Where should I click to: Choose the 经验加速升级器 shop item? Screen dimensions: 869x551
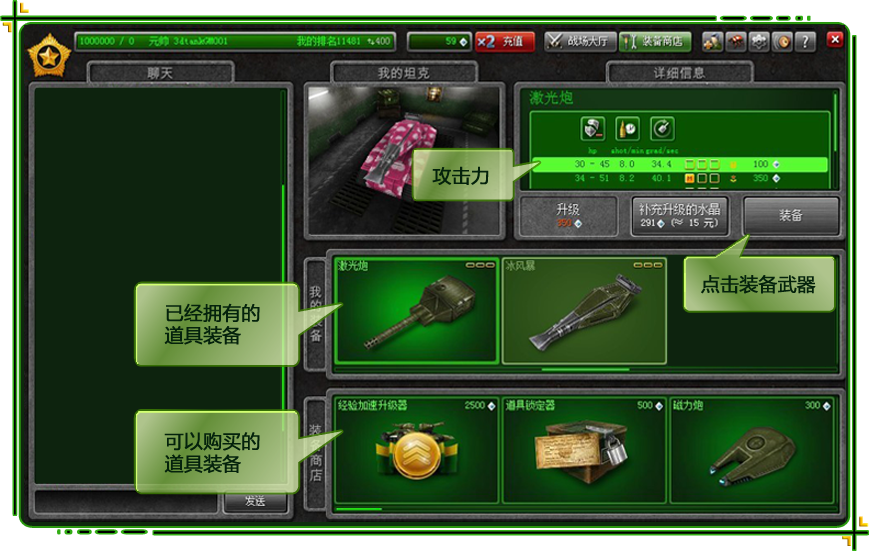tap(416, 450)
